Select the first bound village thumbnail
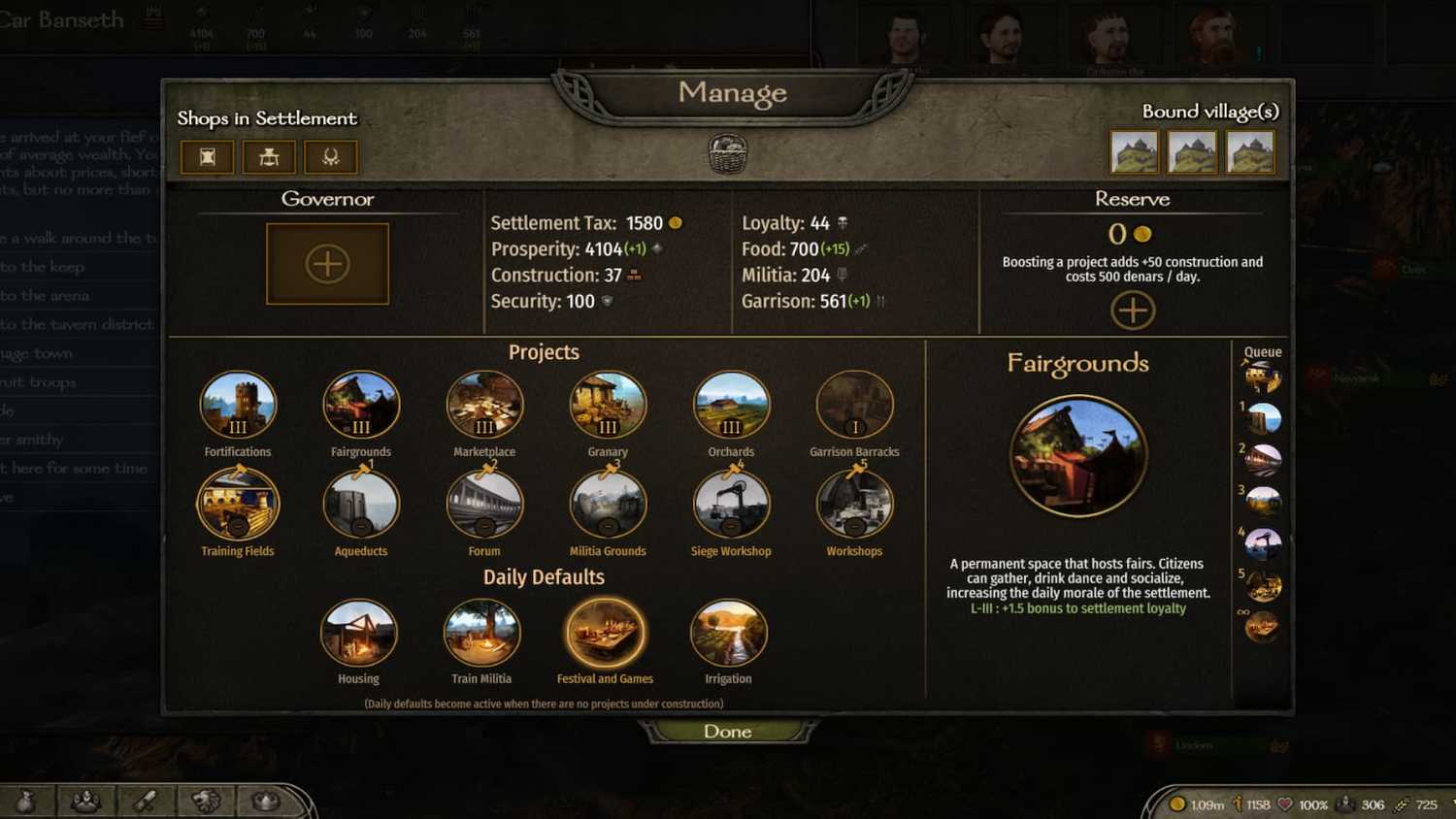The width and height of the screenshot is (1456, 819). (x=1134, y=151)
